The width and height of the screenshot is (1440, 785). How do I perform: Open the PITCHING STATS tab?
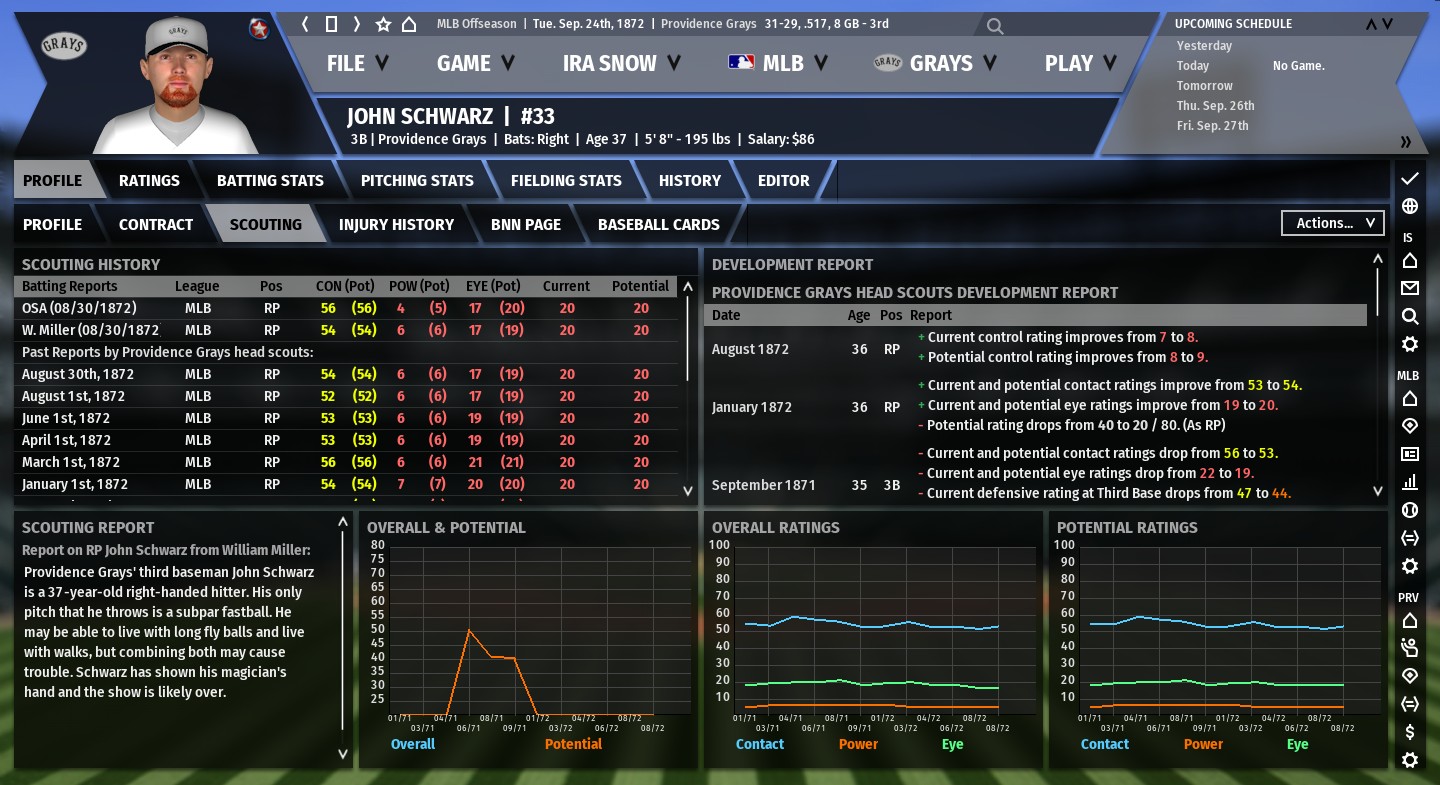(x=417, y=181)
